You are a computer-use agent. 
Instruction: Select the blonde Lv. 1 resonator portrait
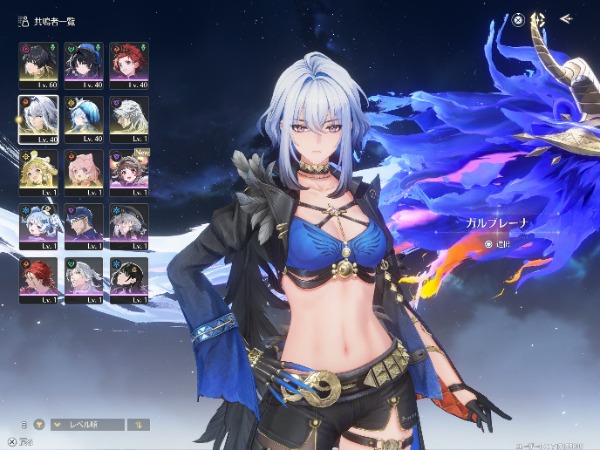[x=38, y=171]
